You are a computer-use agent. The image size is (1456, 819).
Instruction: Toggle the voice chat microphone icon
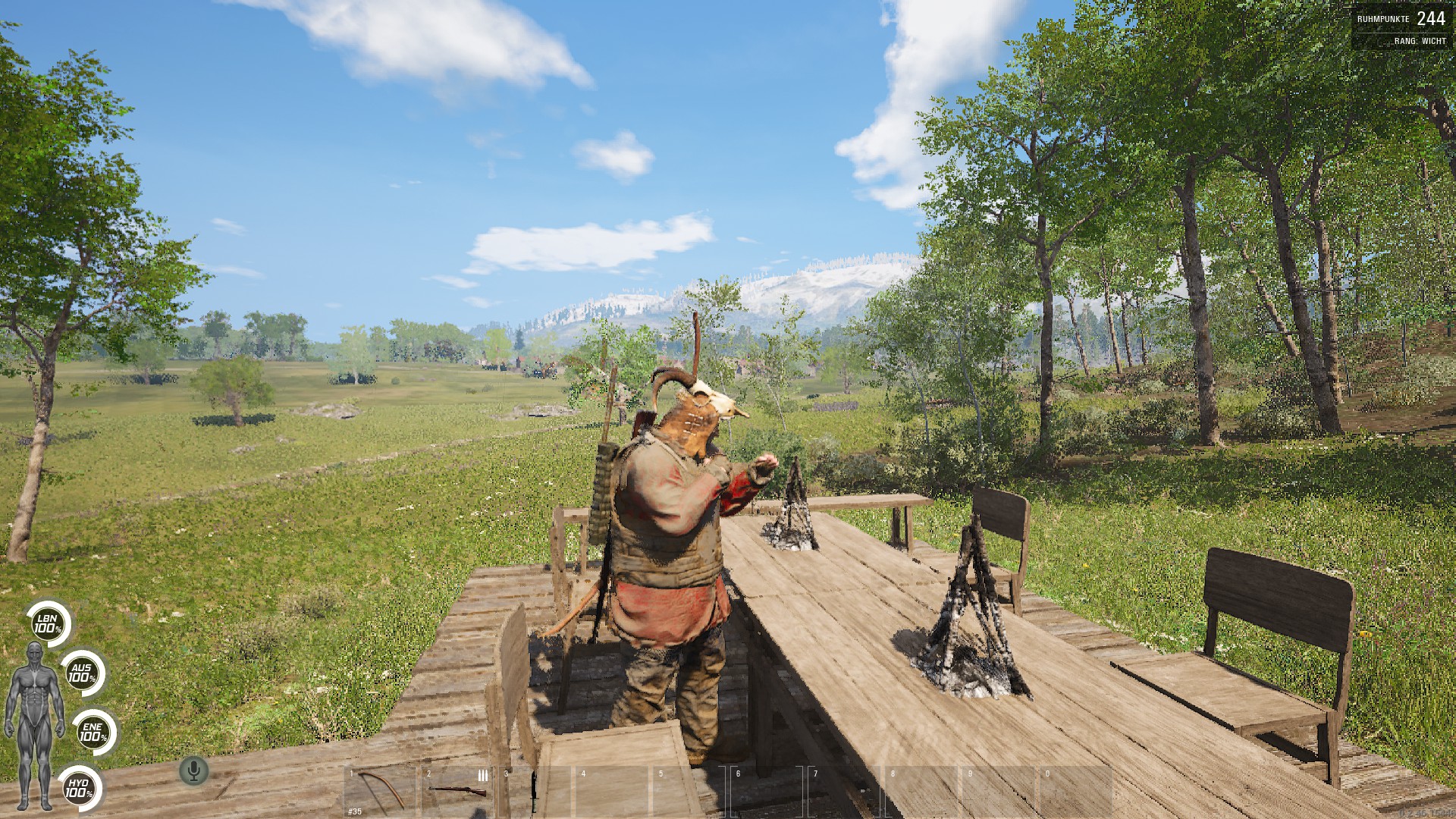[x=194, y=771]
